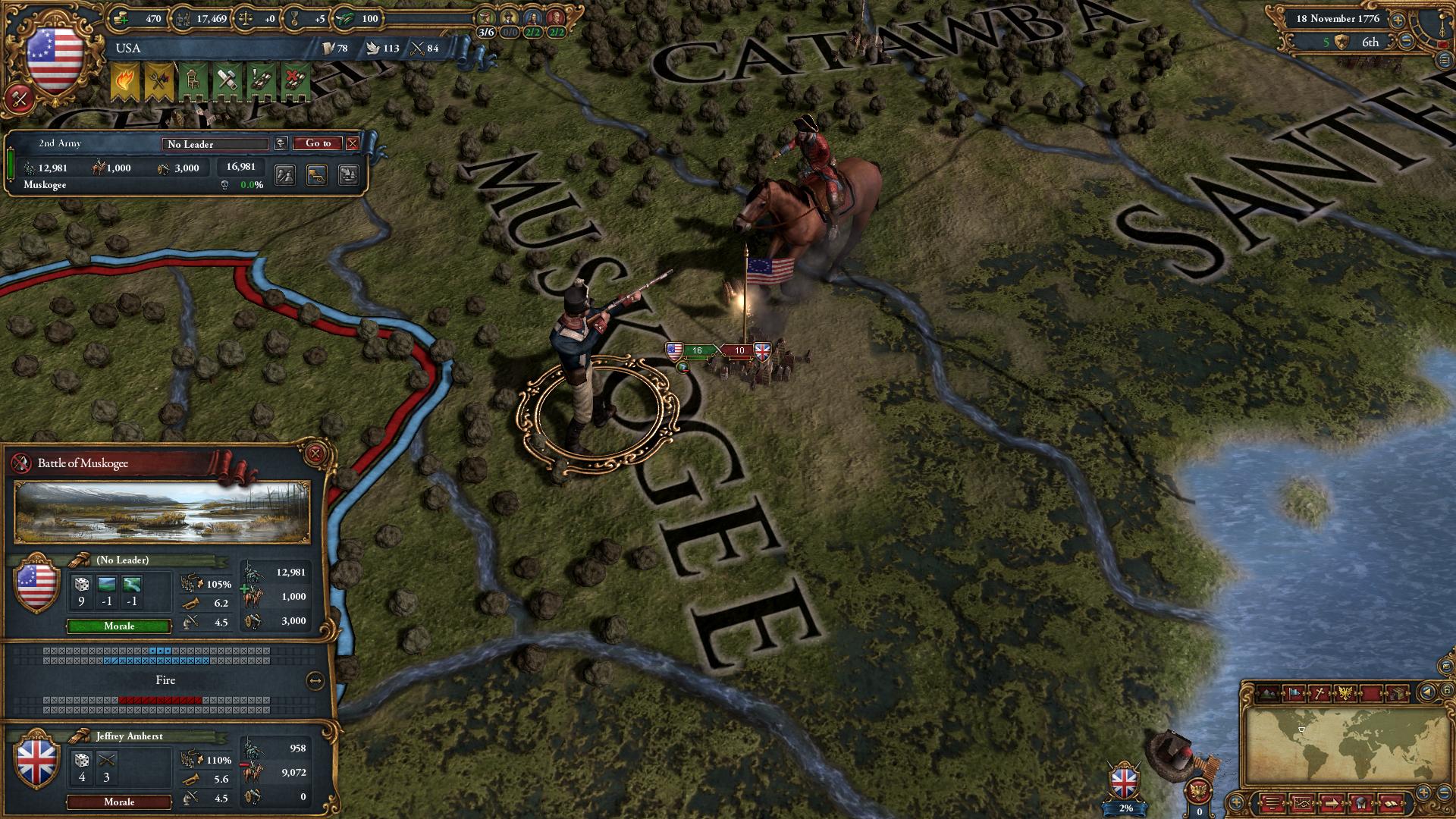
Task: Assign a general using the skull icon
Action: (x=281, y=143)
